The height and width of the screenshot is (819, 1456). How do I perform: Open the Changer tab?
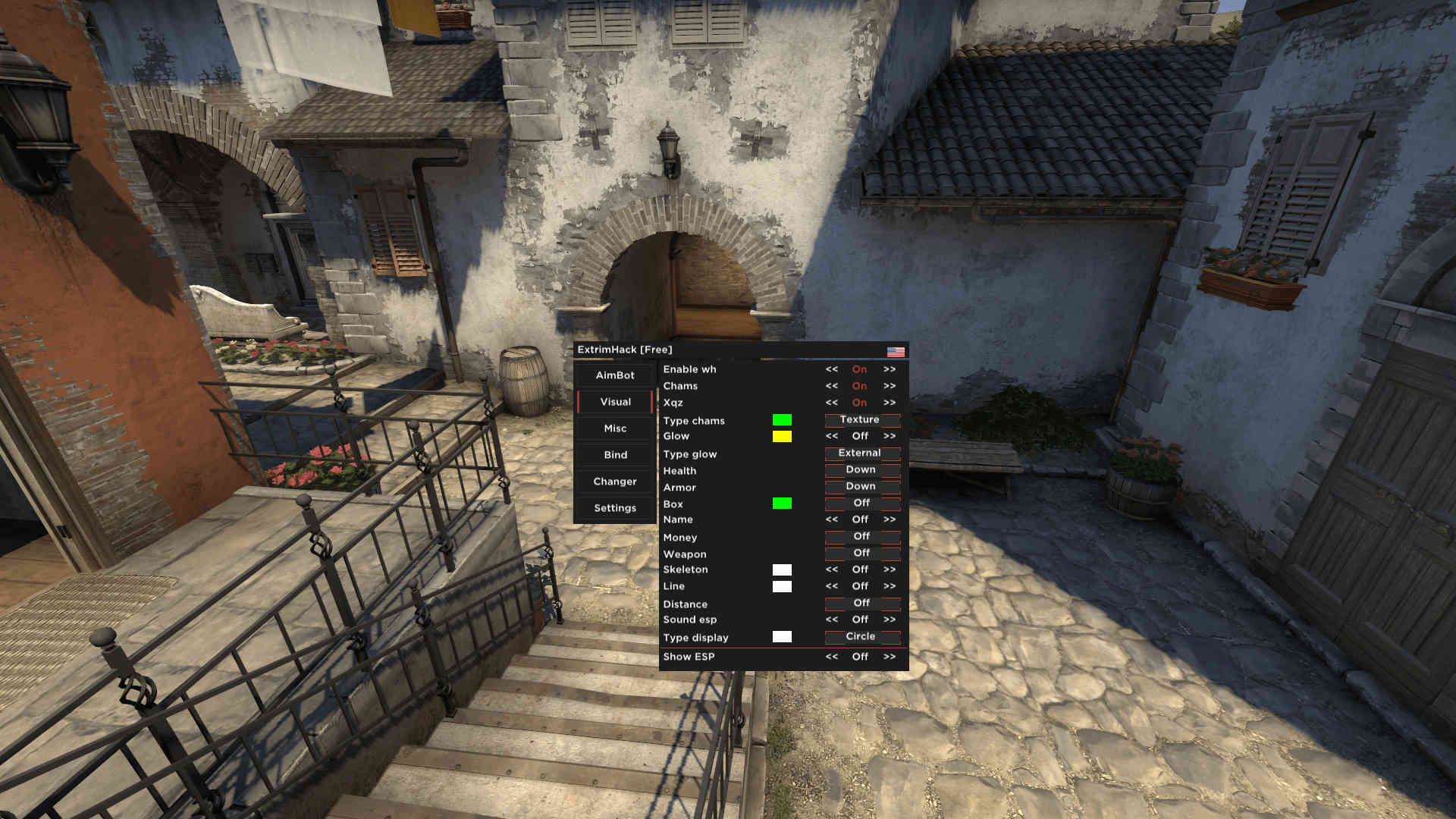coord(613,481)
